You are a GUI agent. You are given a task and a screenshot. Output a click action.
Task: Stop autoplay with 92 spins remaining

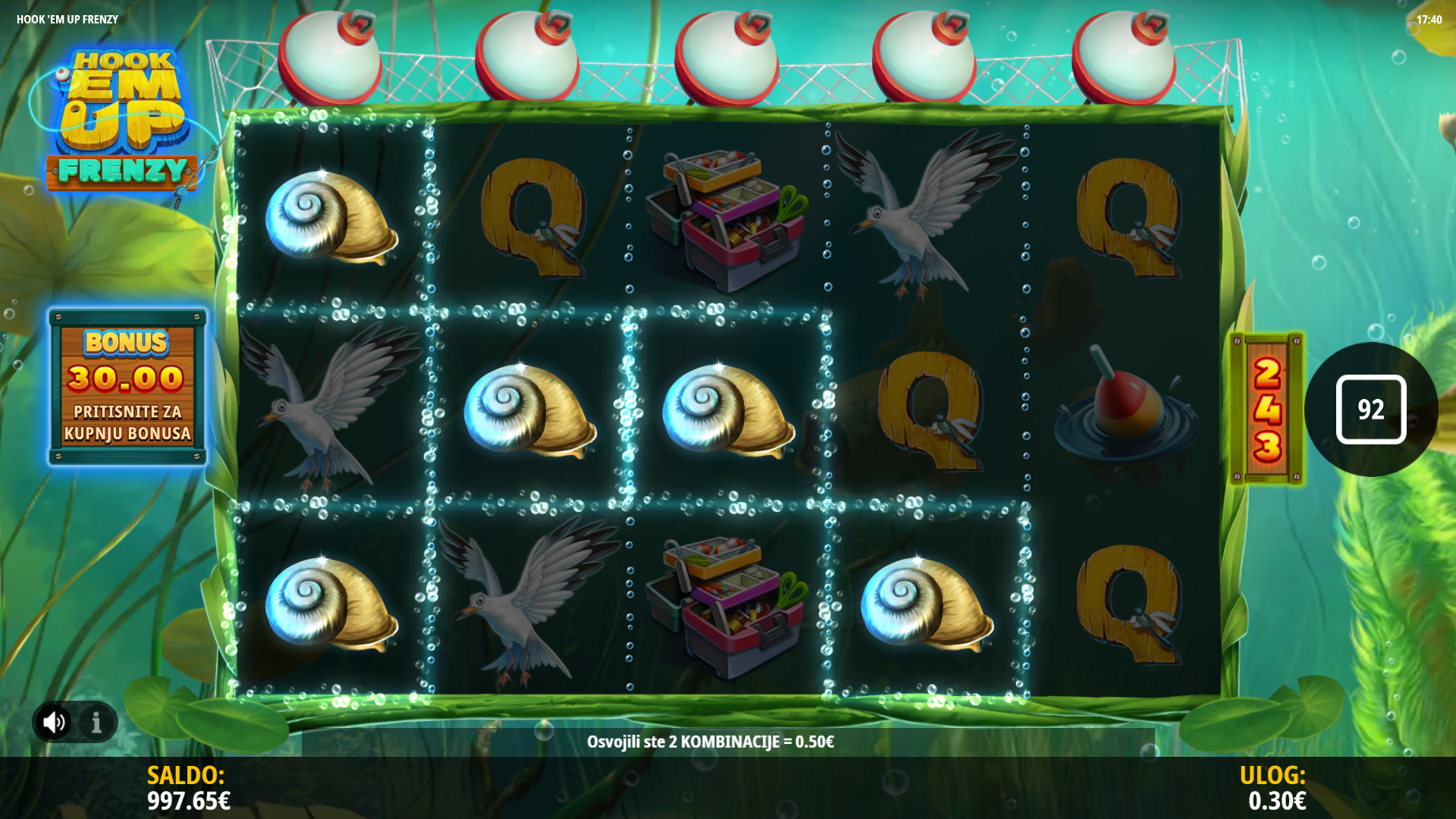tap(1370, 409)
